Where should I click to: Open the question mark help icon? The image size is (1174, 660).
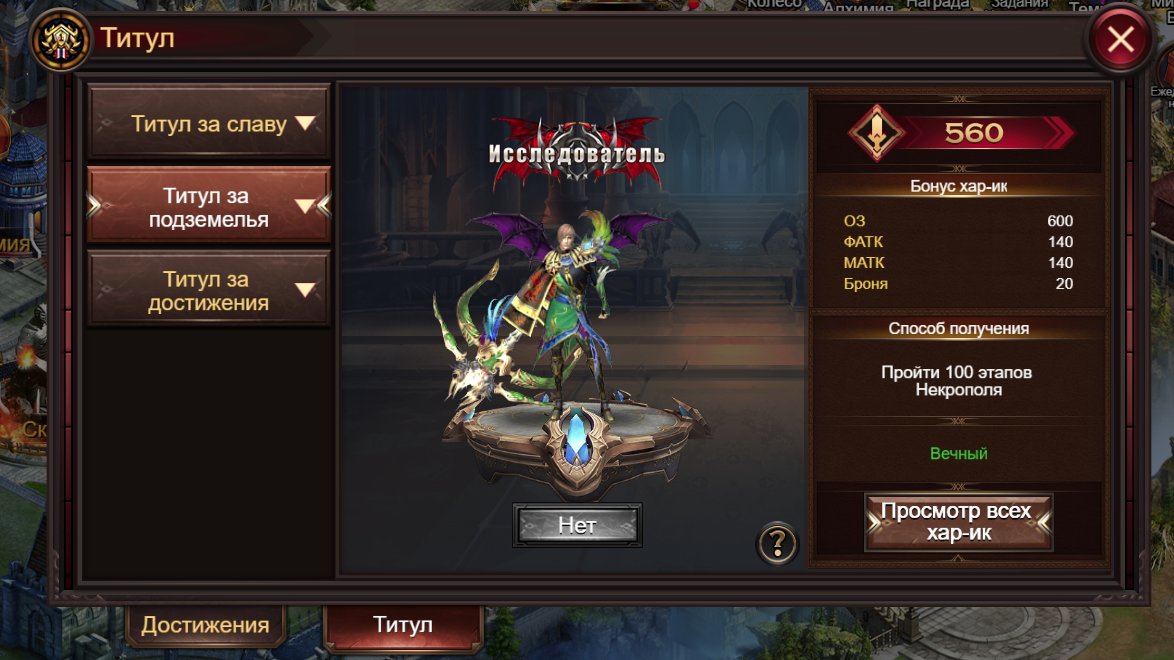point(777,544)
